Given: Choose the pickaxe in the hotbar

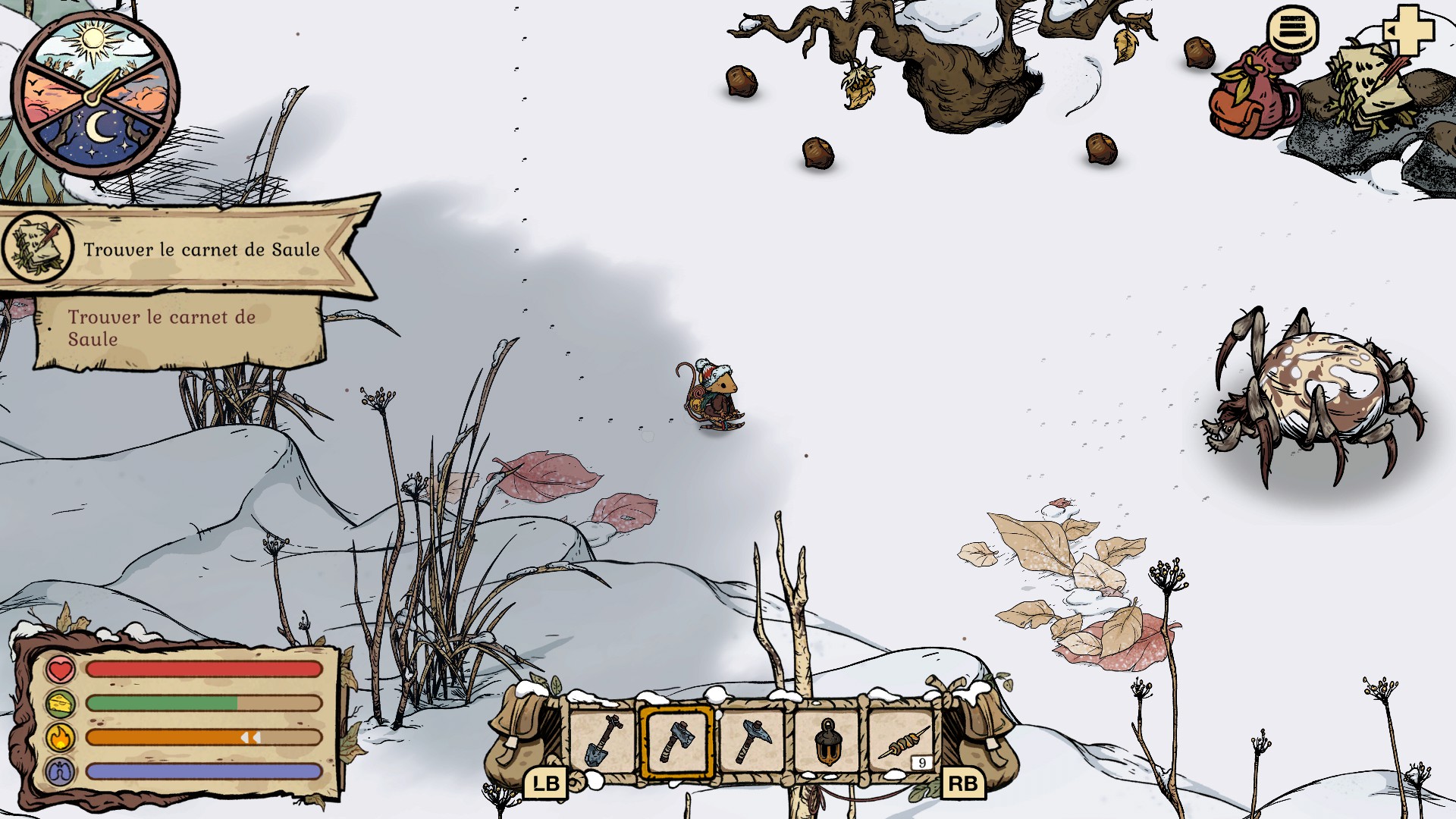Looking at the screenshot, I should click(x=751, y=741).
